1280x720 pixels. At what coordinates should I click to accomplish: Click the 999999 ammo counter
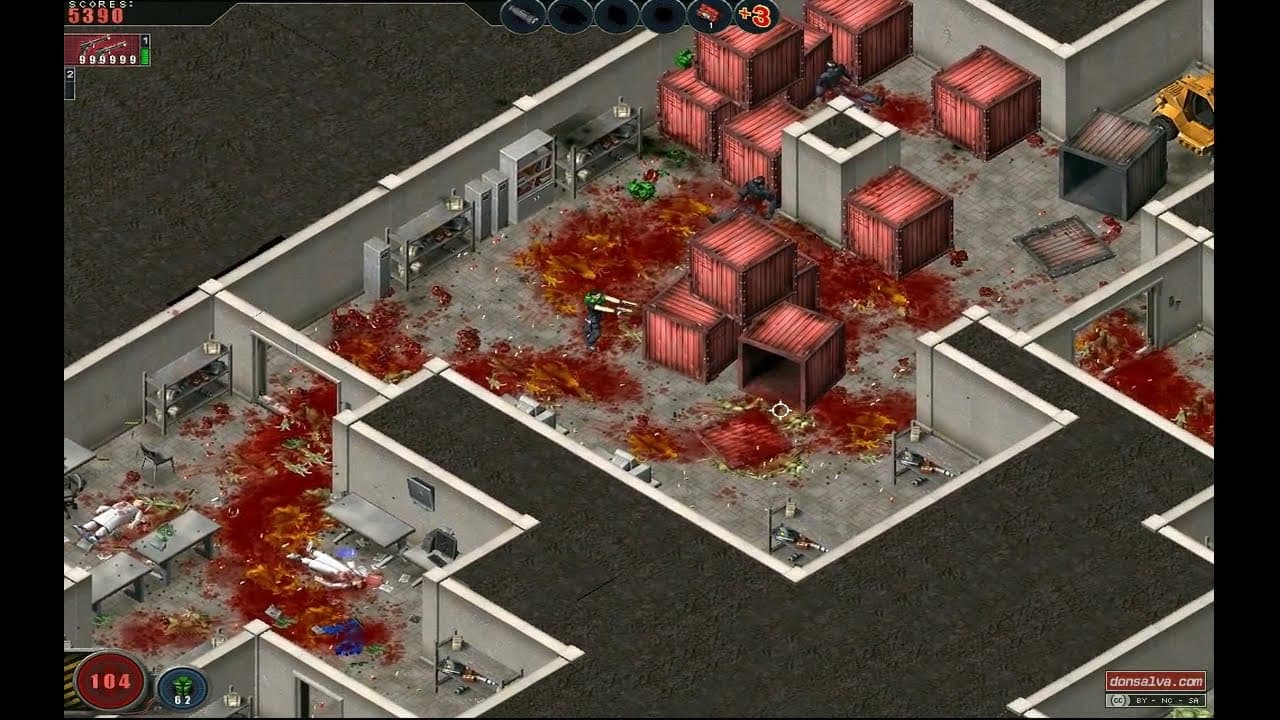click(x=107, y=60)
